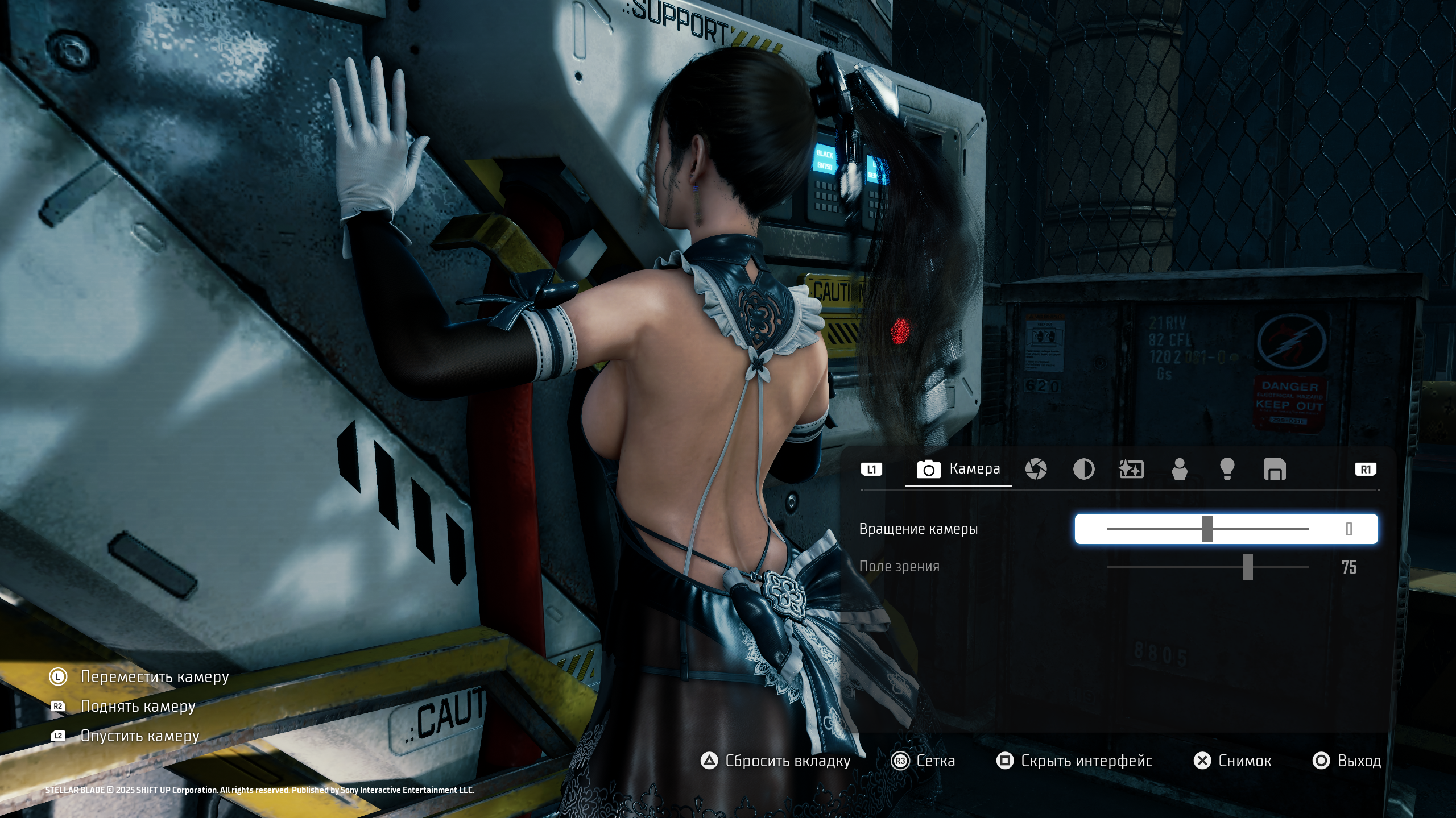Click the Поле зрения slider handle

(x=1247, y=567)
